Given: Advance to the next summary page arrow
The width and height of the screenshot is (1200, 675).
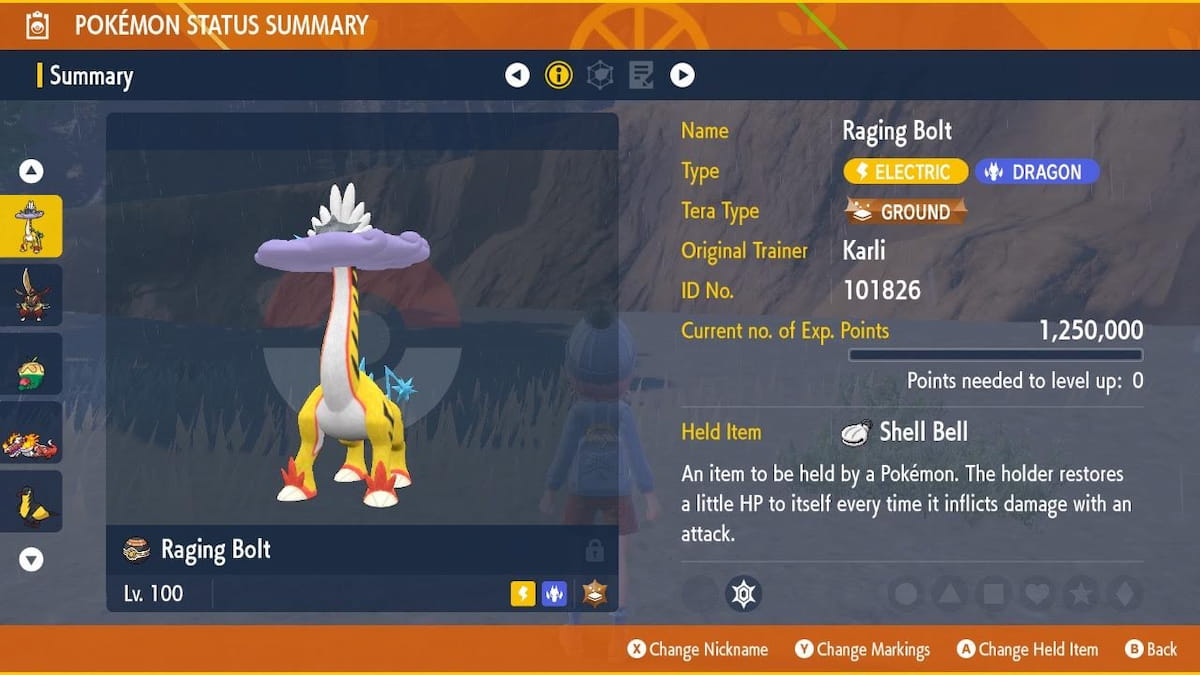Looking at the screenshot, I should pos(682,75).
